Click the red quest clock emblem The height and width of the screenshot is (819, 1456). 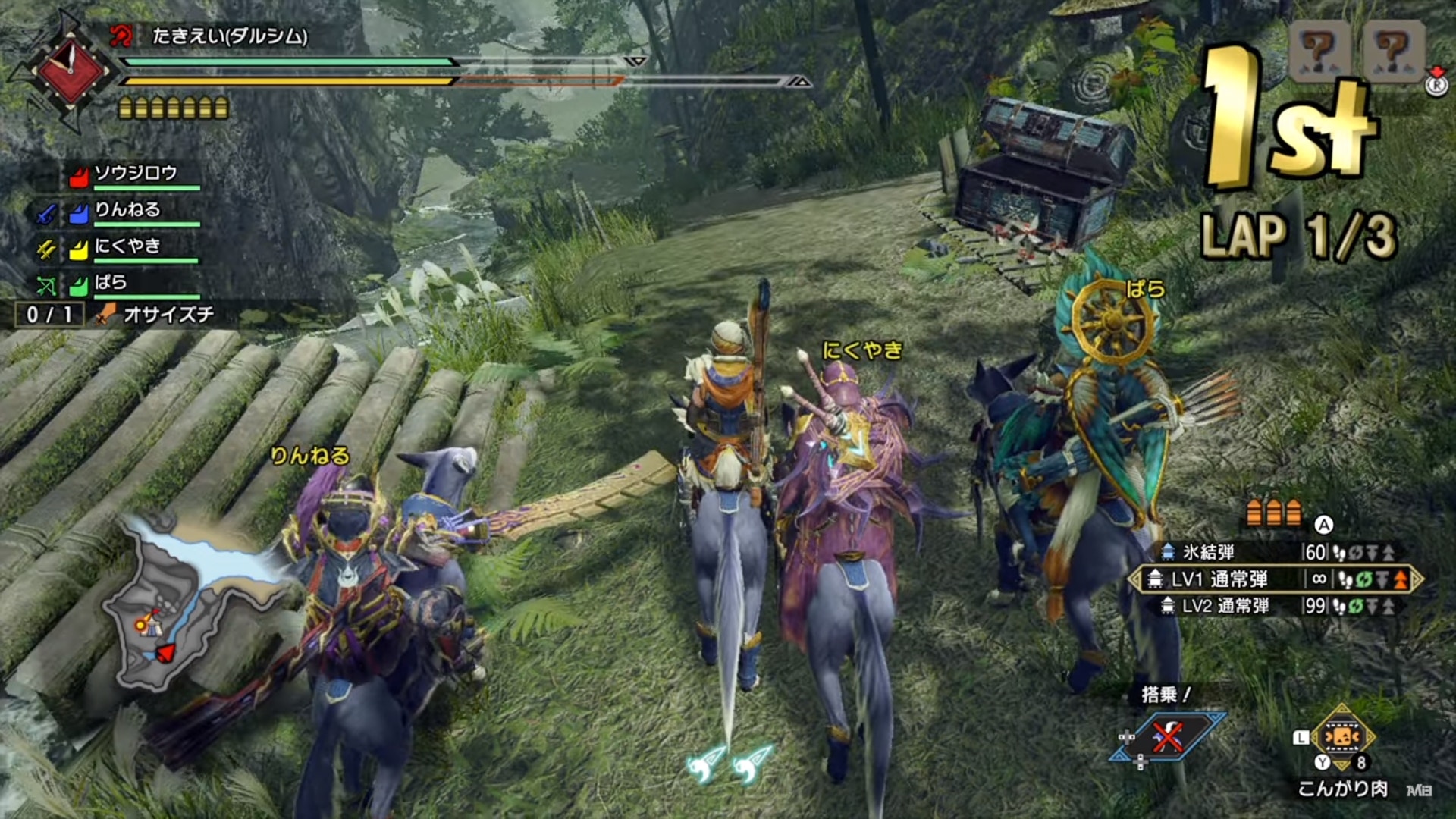pyautogui.click(x=69, y=70)
